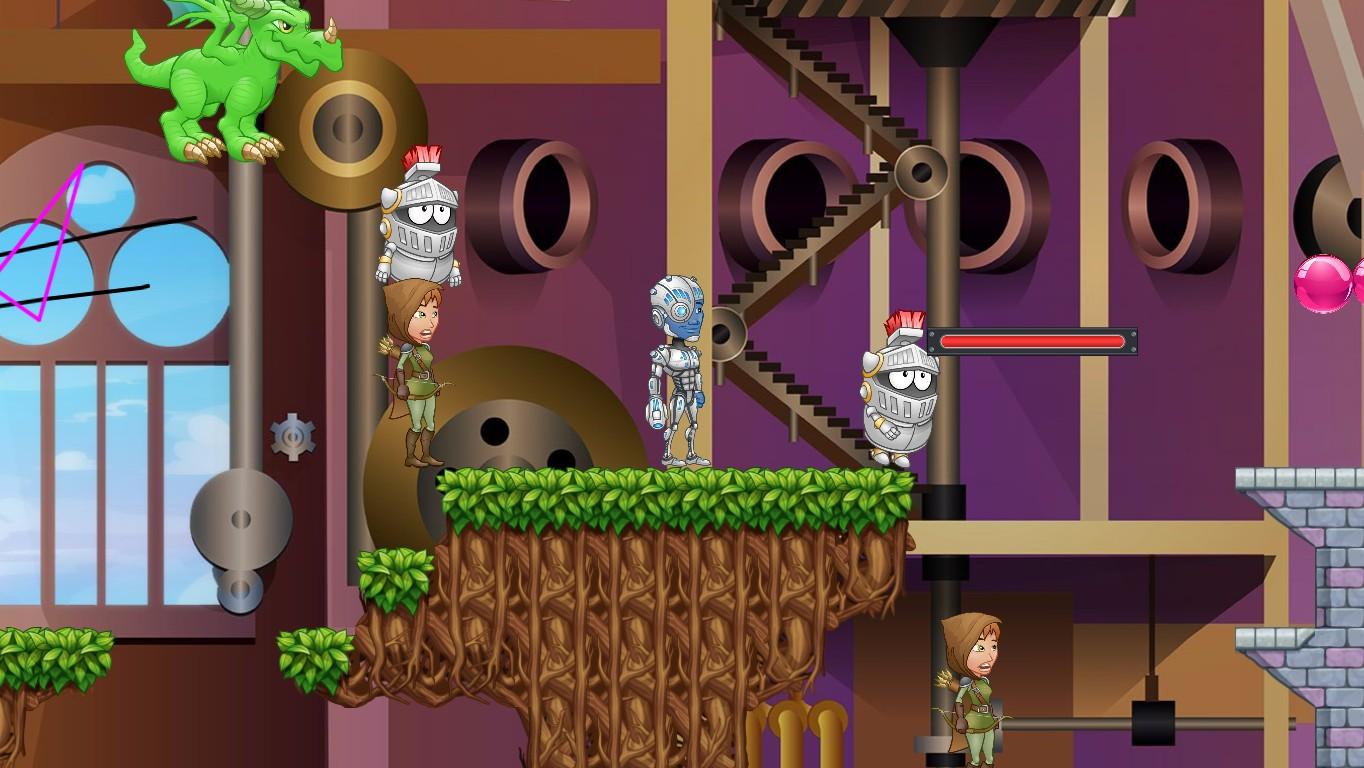Image resolution: width=1364 pixels, height=768 pixels.
Task: Select the knight enemy with the red plume
Action: [898, 390]
